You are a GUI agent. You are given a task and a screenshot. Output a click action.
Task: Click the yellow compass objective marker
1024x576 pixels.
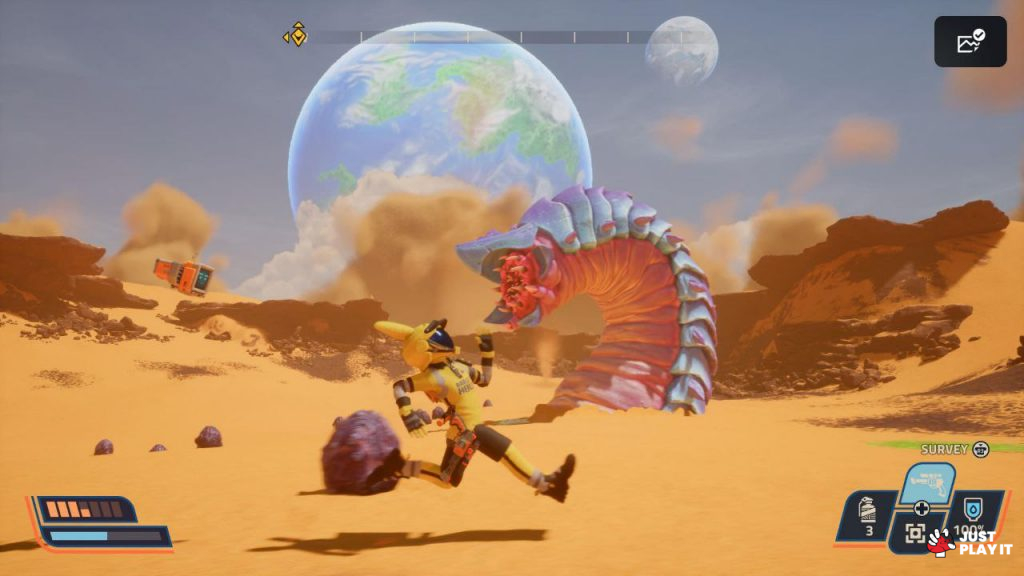(x=295, y=37)
